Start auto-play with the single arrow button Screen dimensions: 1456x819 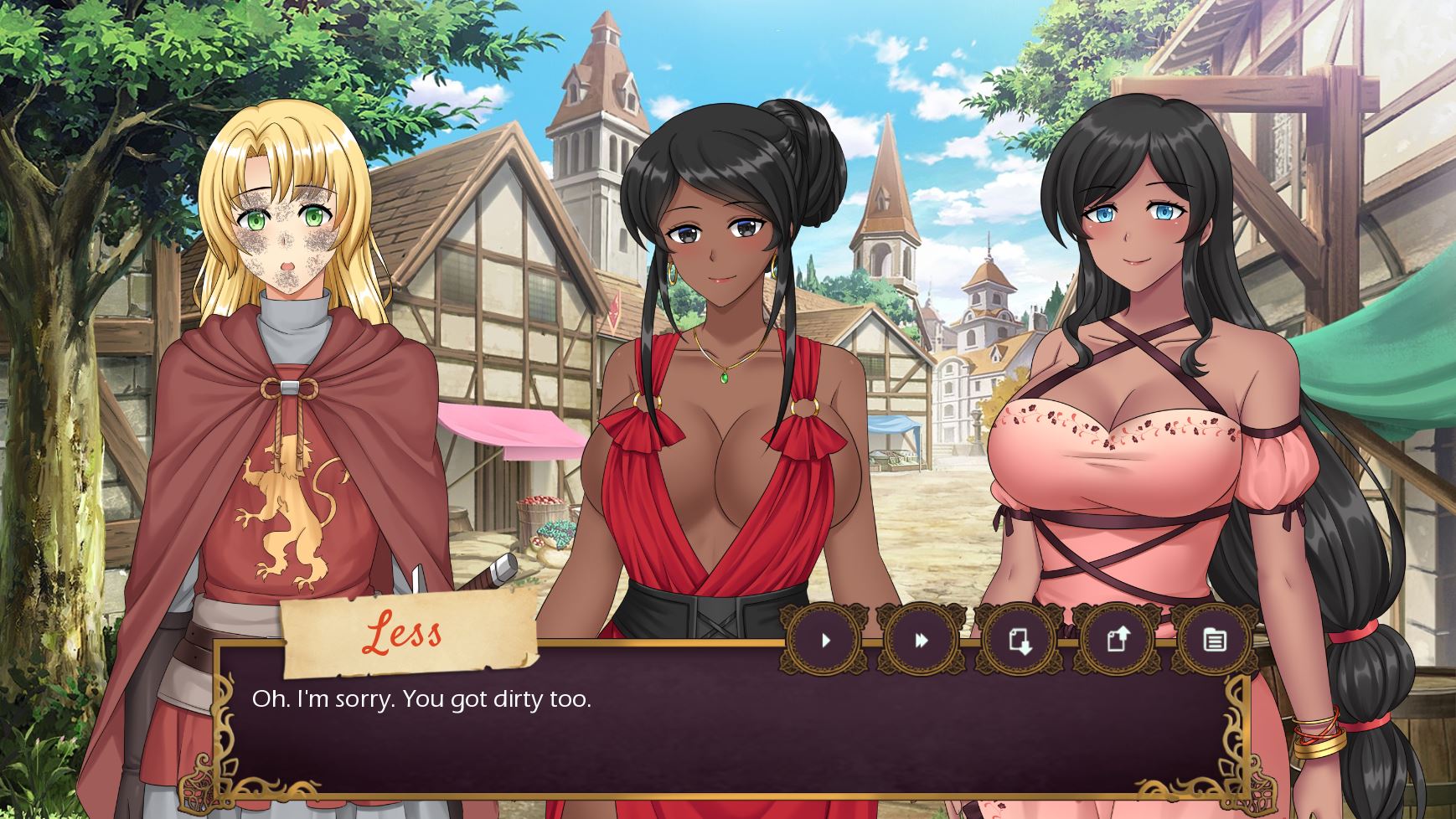825,641
